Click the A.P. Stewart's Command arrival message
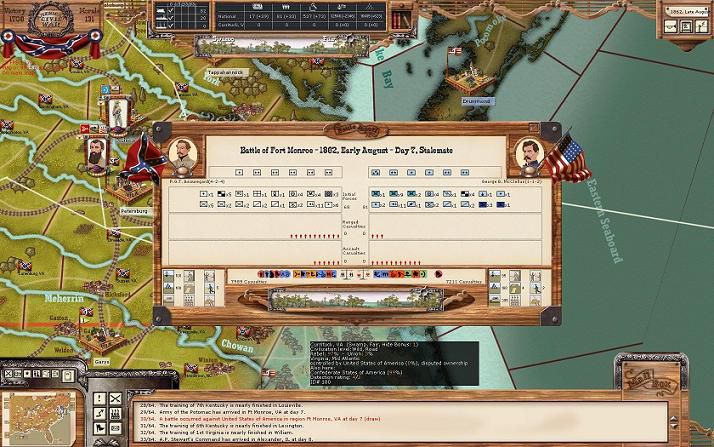Viewport: 714px width, 447px height. [x=250, y=438]
